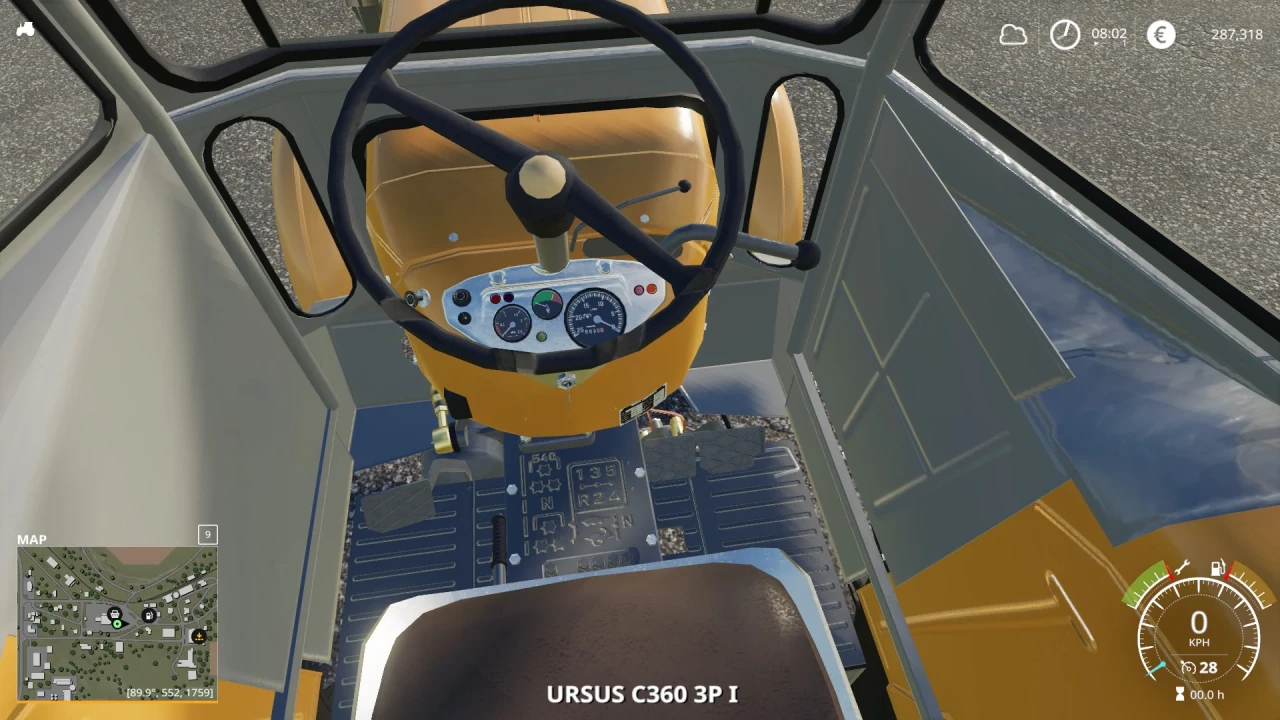Click the MAP panel label
The height and width of the screenshot is (720, 1280).
point(33,539)
